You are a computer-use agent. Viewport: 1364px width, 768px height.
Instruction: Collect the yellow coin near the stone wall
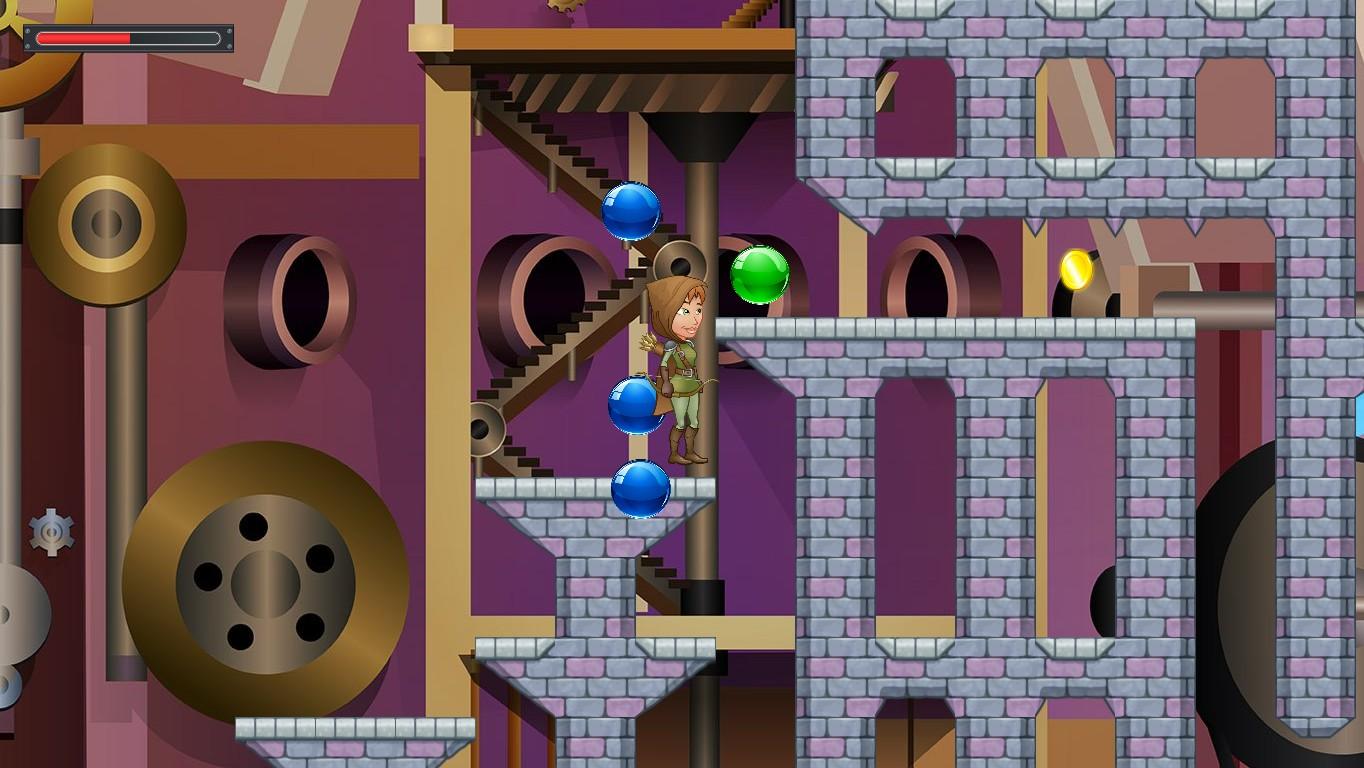tap(1077, 270)
